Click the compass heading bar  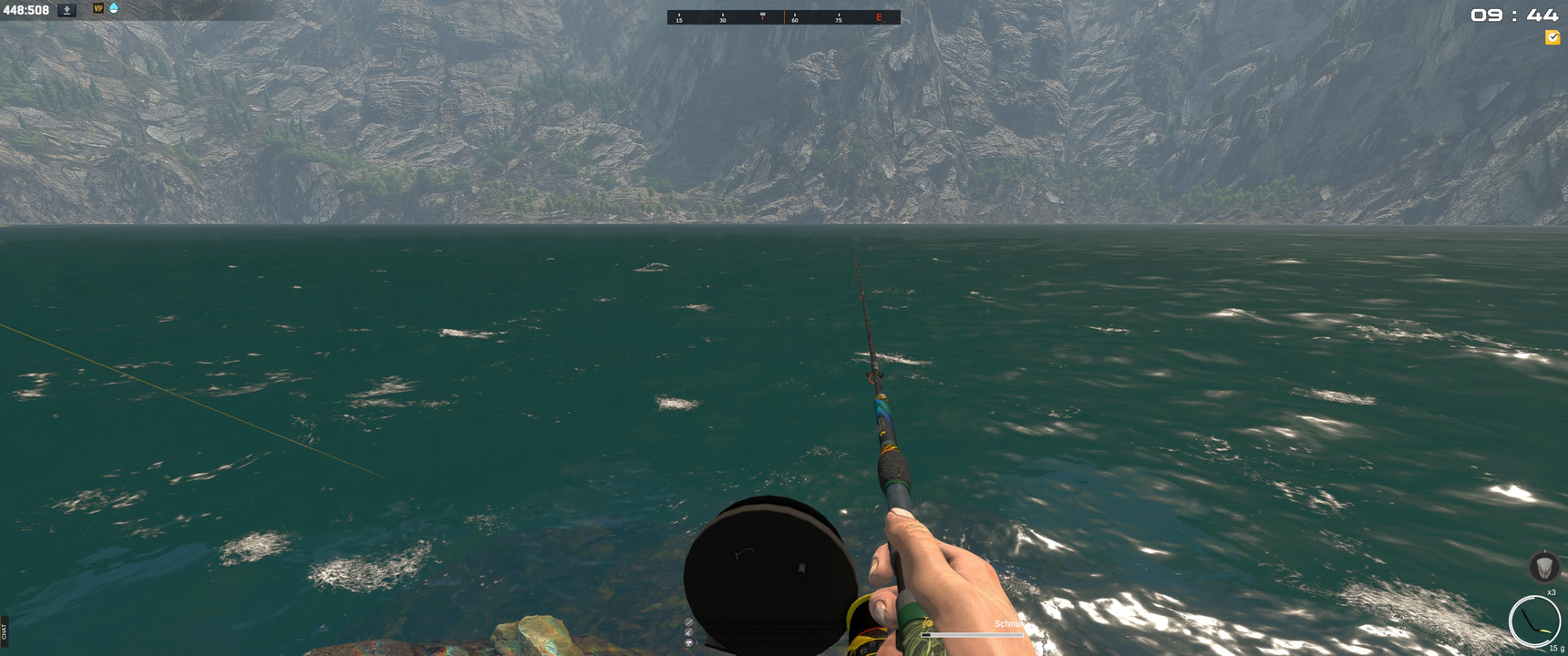point(783,17)
